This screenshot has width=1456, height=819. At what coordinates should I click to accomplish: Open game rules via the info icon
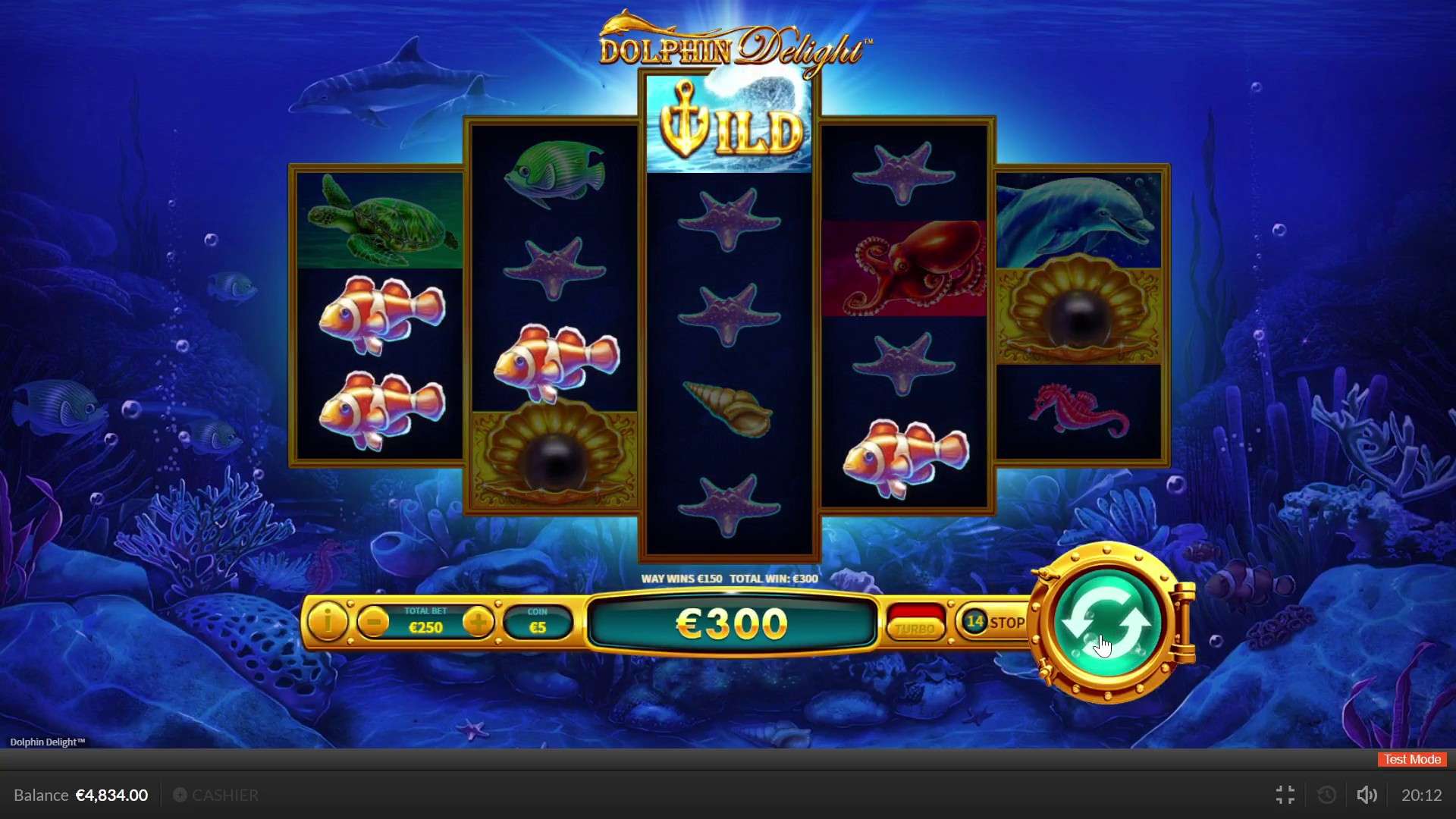(x=328, y=623)
